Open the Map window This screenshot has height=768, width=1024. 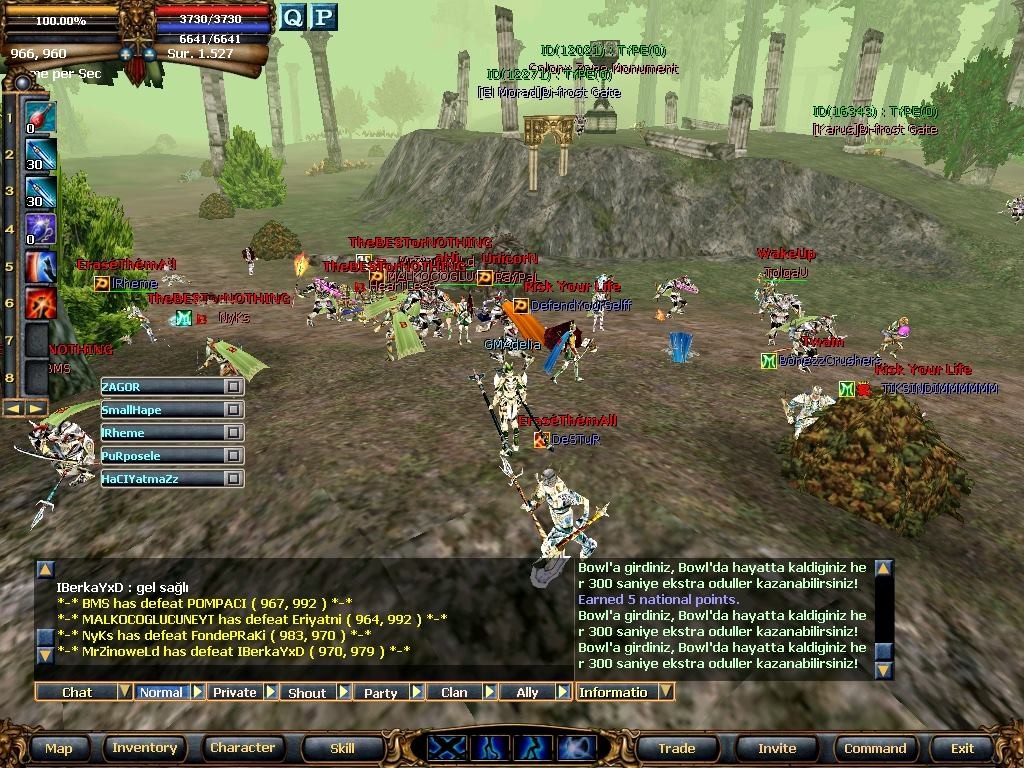tap(59, 748)
